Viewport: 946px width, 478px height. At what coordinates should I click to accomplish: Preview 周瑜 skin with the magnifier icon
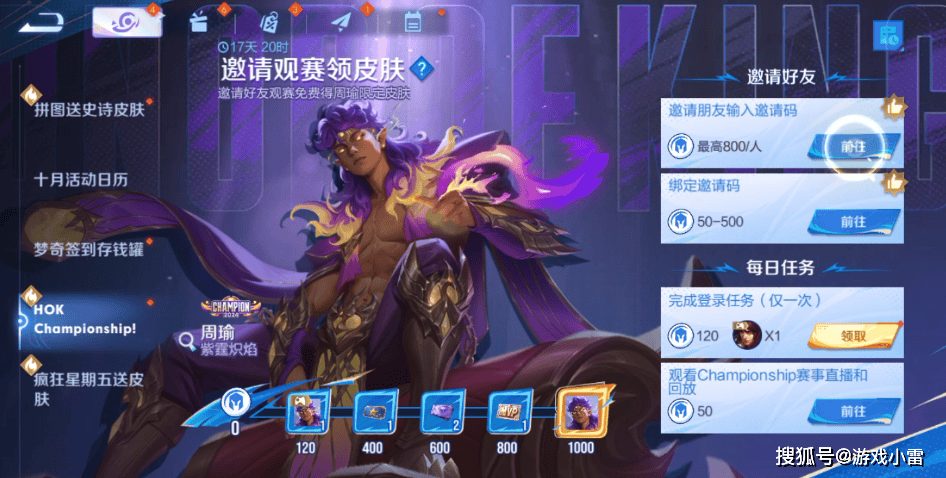tap(187, 340)
